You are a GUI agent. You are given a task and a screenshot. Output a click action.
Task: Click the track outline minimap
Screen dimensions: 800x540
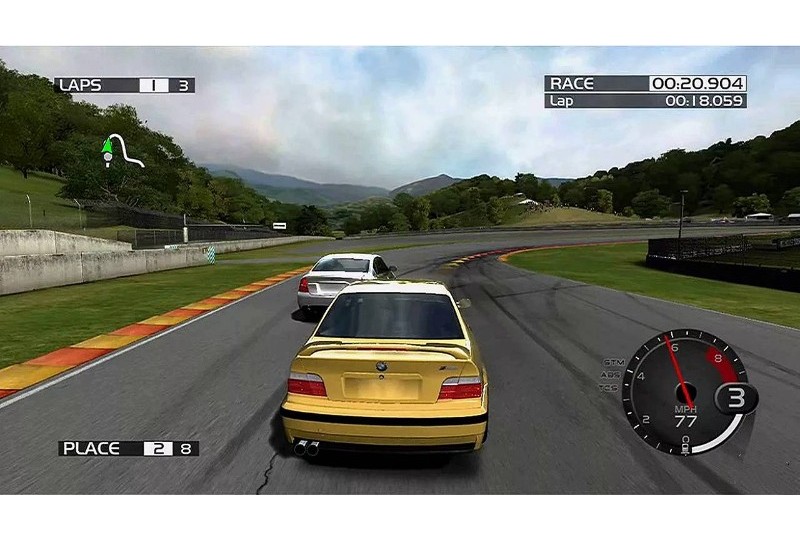pos(125,150)
